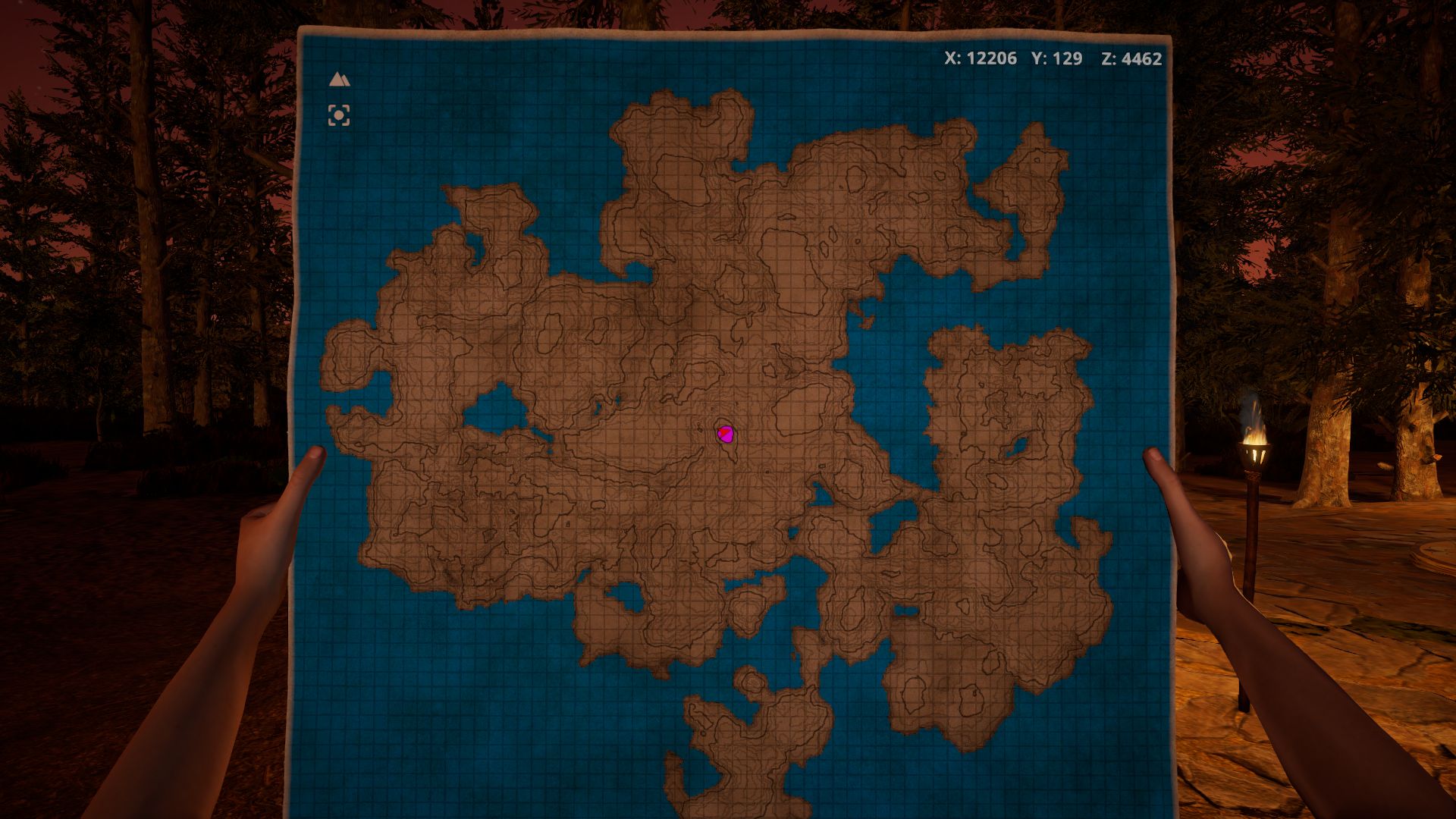Toggle the mountain terrain map icon

point(338,79)
